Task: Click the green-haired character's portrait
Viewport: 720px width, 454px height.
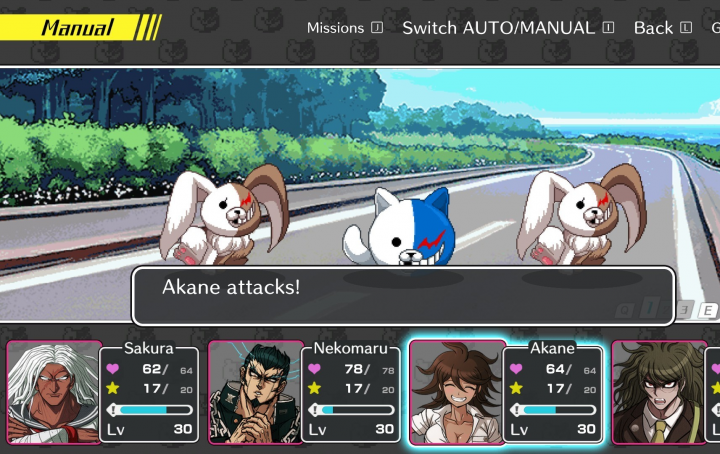Action: tap(658, 392)
